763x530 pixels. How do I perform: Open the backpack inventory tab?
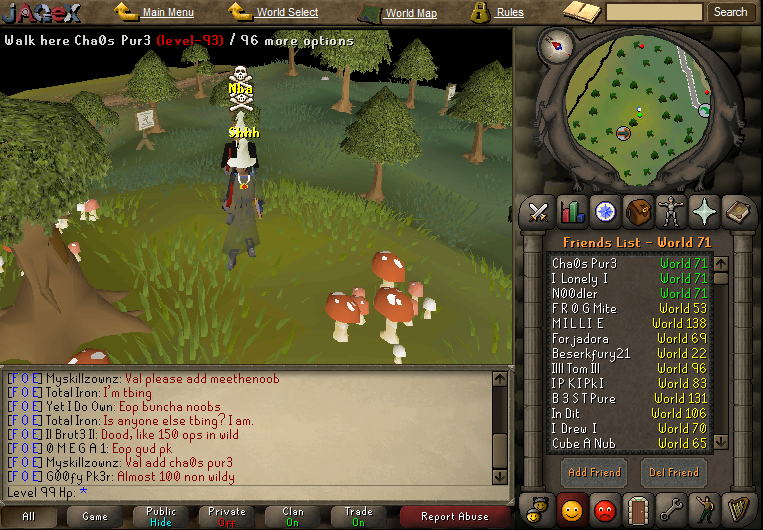click(638, 211)
